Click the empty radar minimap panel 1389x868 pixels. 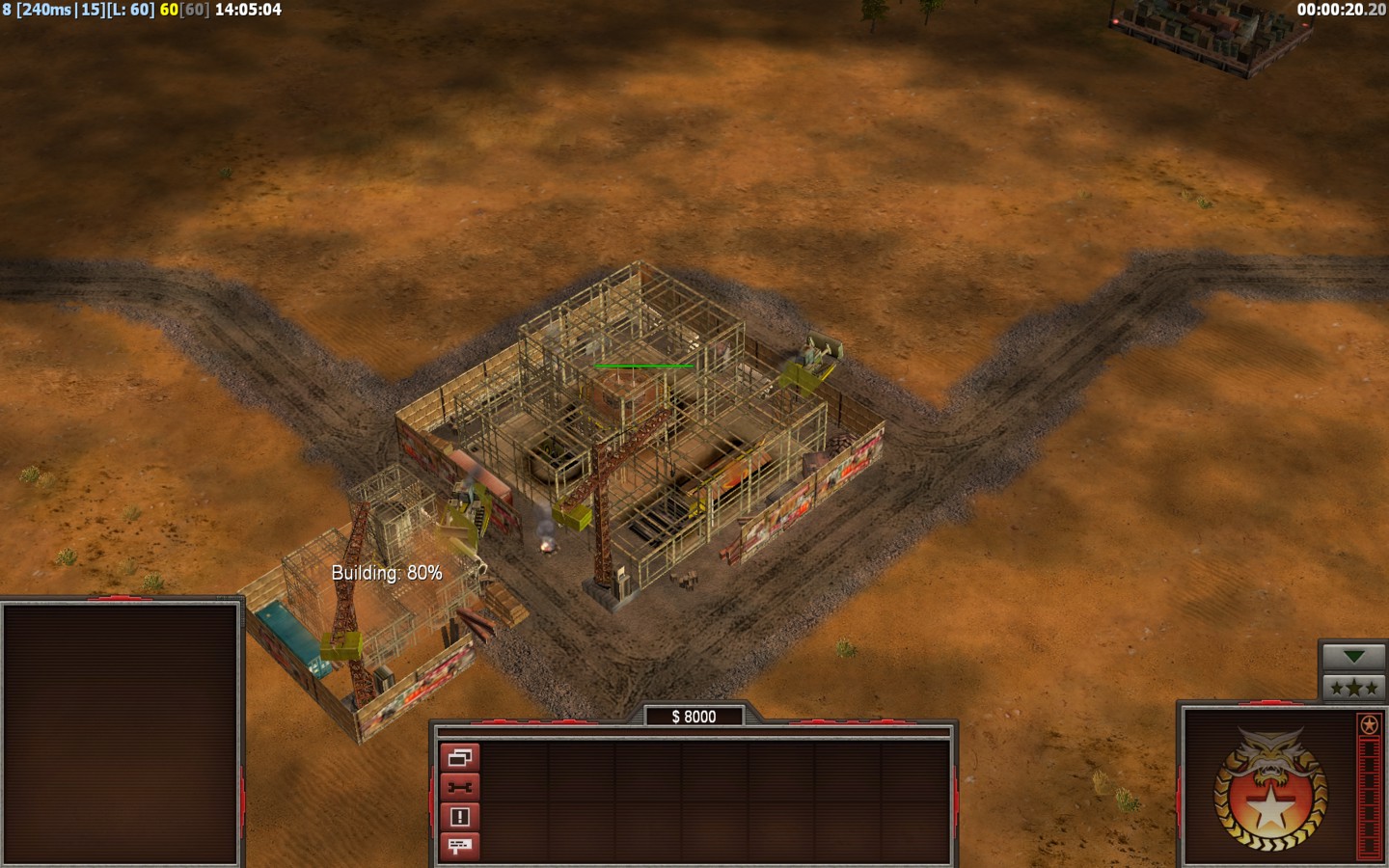[121, 733]
